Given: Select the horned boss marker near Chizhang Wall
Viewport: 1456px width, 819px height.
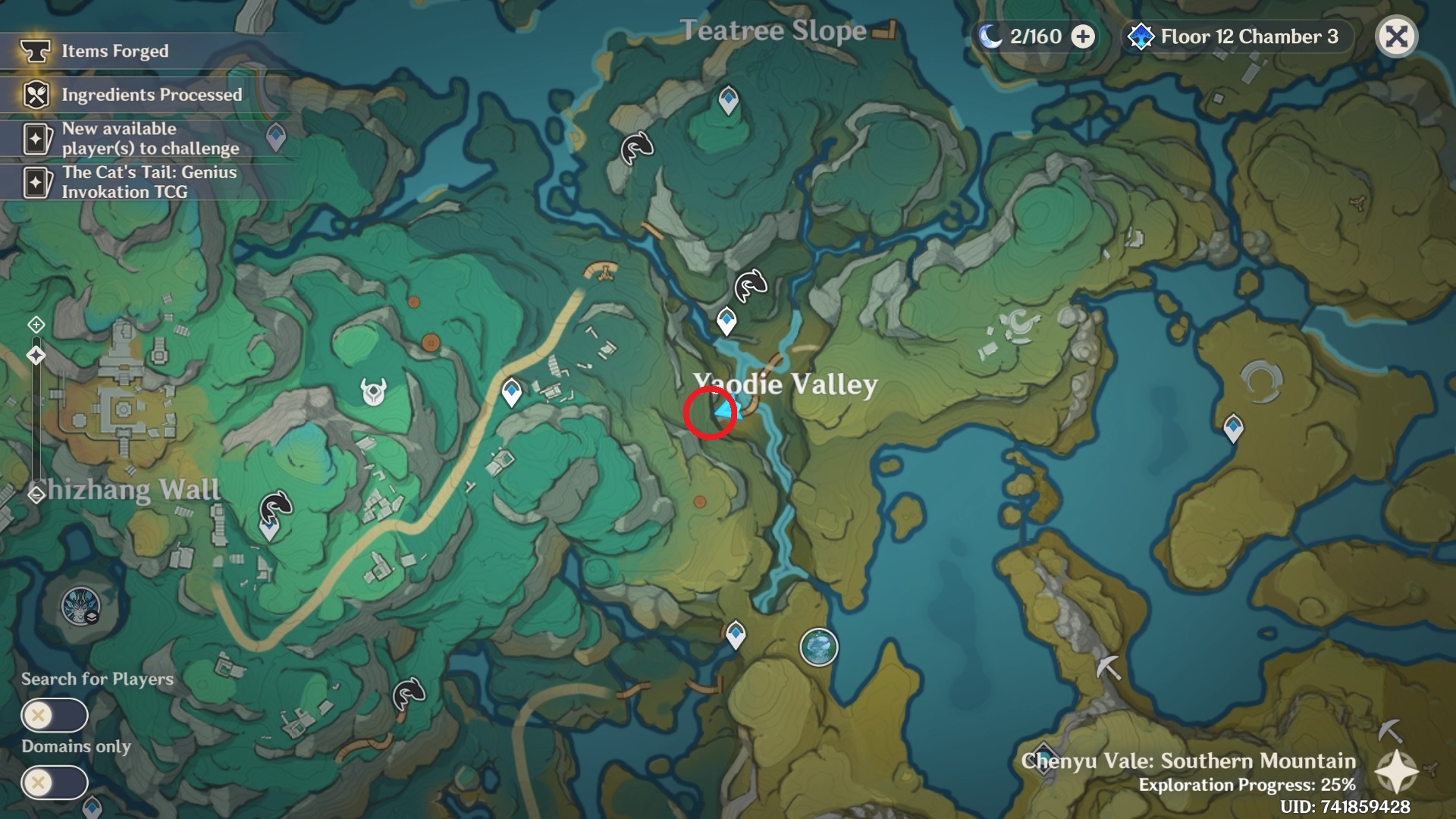Looking at the screenshot, I should tap(373, 392).
